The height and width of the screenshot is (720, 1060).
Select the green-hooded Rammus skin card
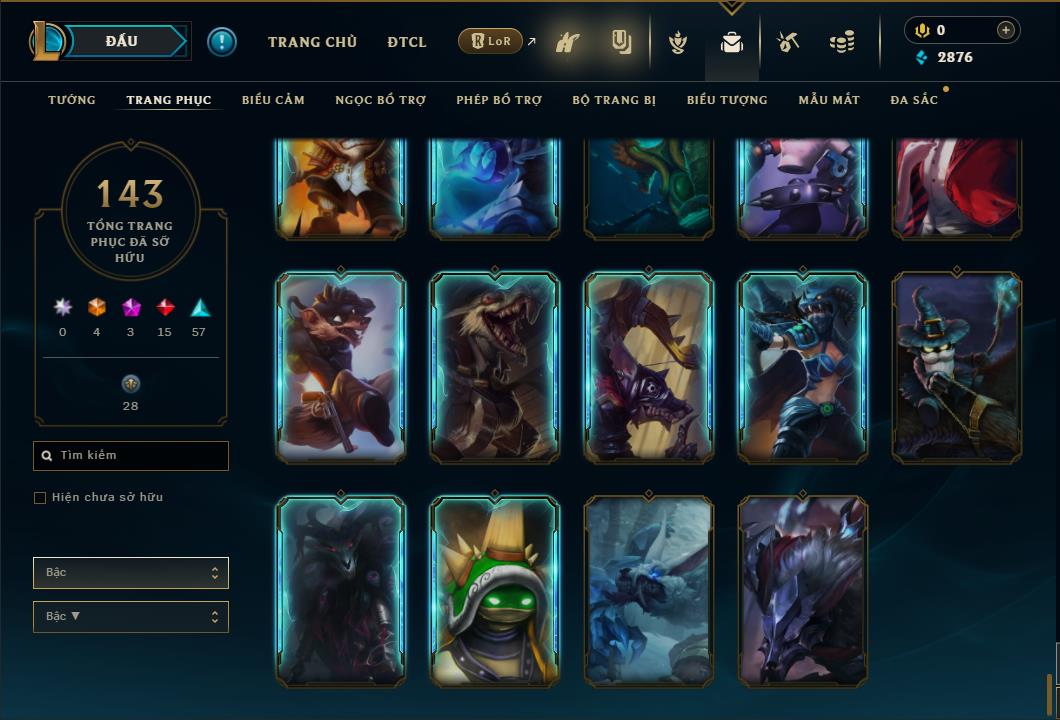[495, 592]
